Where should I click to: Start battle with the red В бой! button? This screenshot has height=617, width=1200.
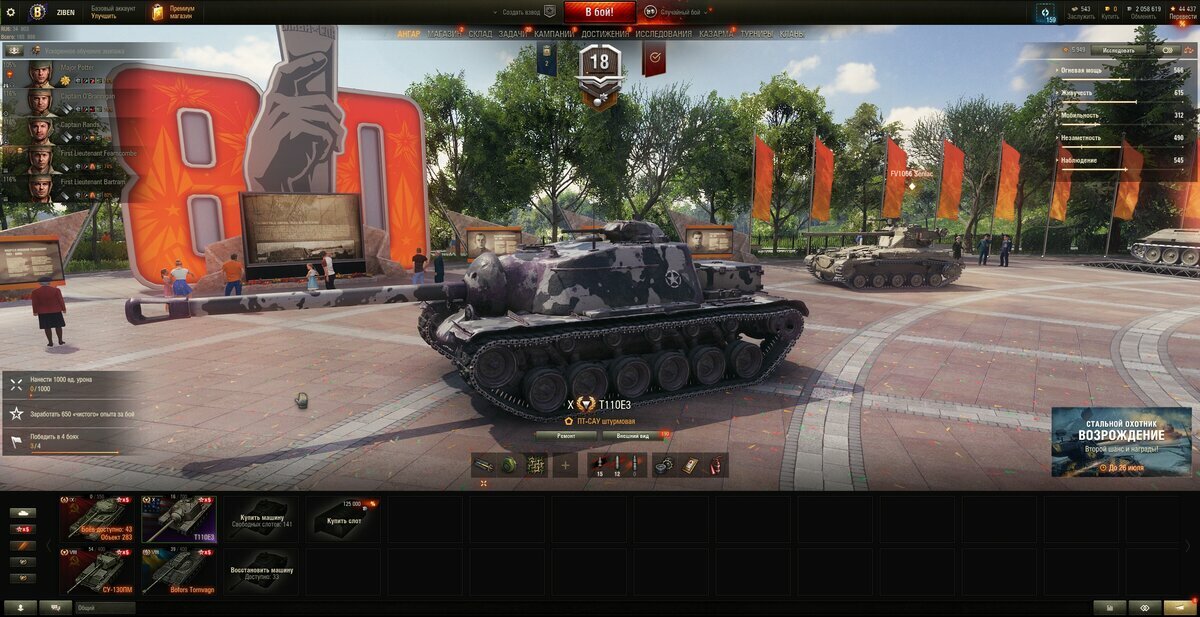point(599,12)
